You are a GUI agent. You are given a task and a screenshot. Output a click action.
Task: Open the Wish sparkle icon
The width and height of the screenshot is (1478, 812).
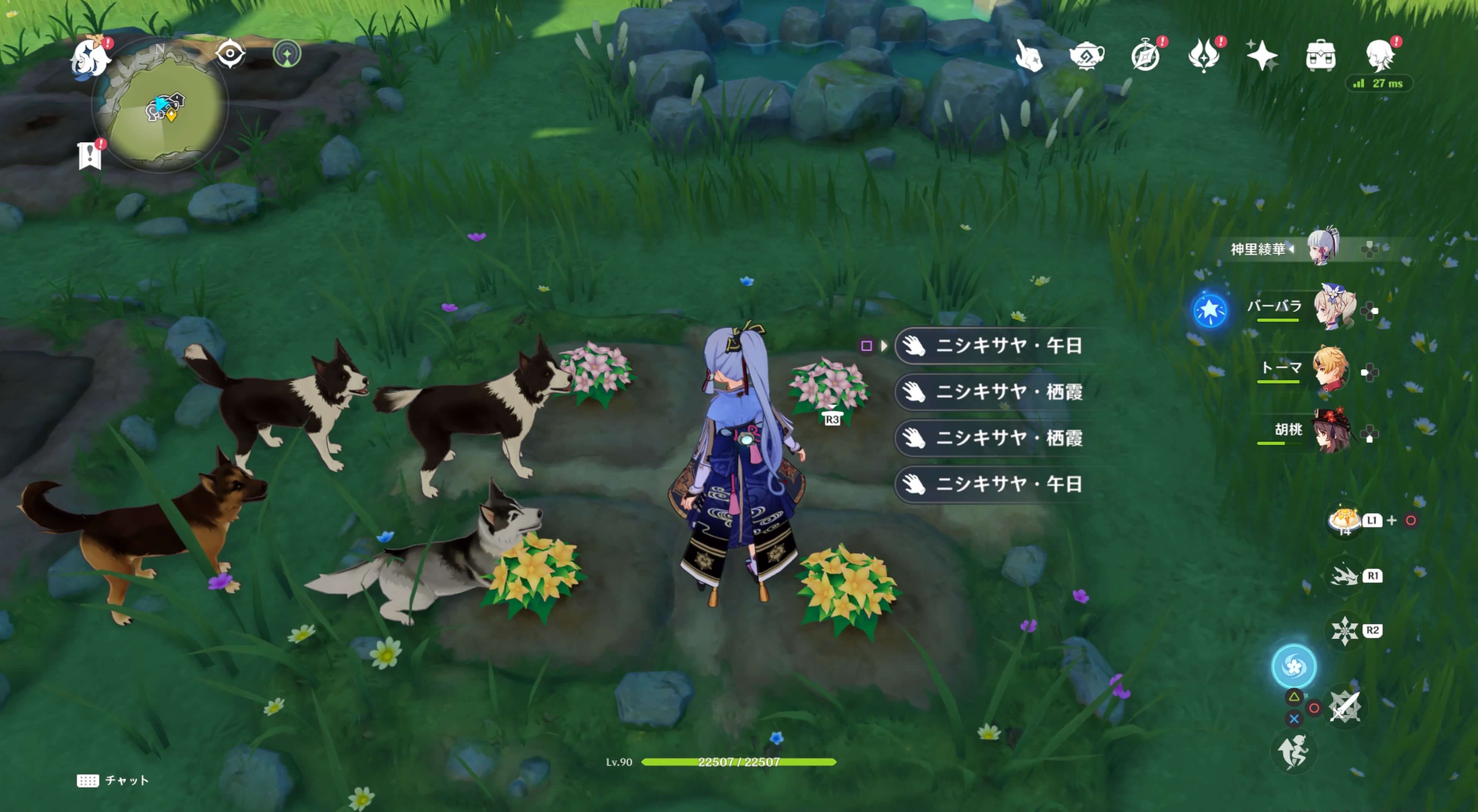coord(1262,55)
